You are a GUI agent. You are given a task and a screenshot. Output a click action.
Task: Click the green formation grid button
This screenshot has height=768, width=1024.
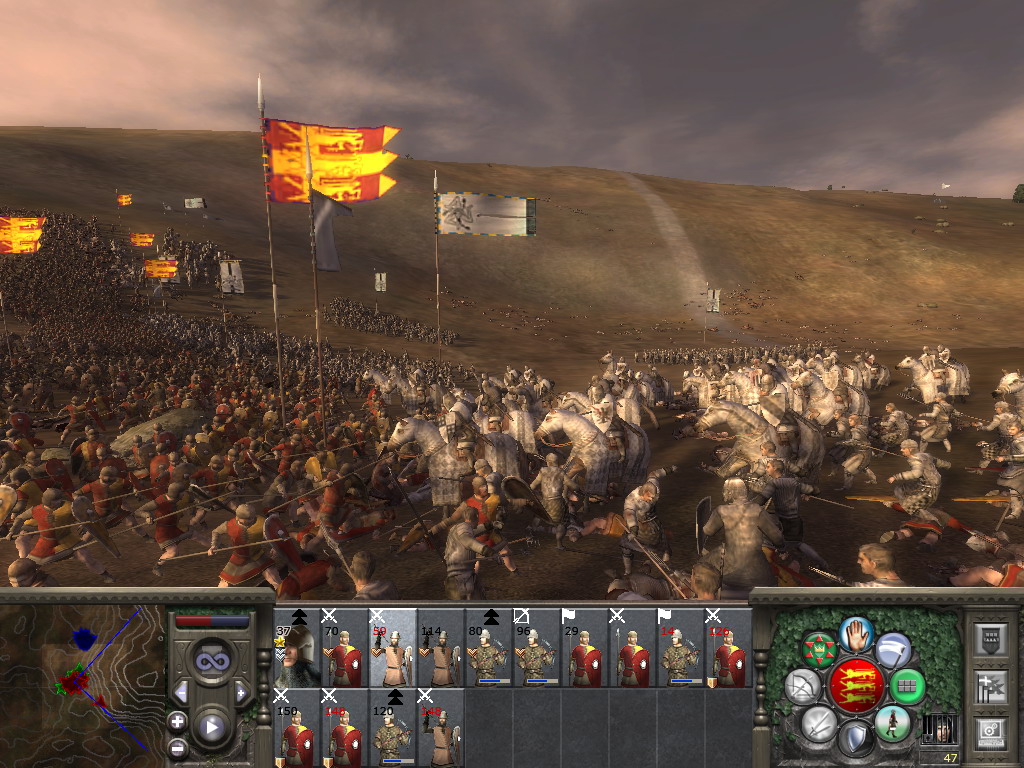[907, 686]
